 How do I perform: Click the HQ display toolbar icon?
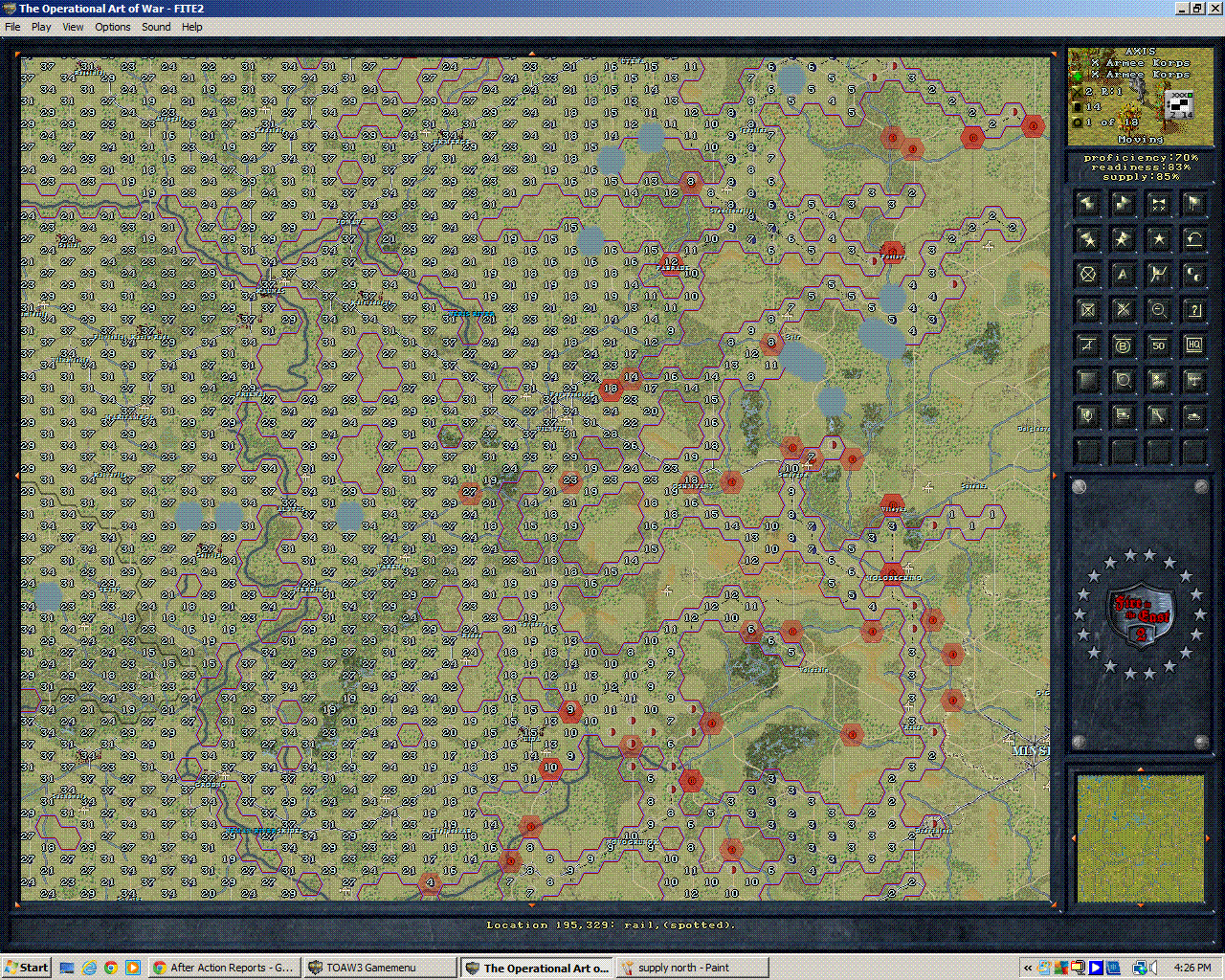pos(1194,345)
